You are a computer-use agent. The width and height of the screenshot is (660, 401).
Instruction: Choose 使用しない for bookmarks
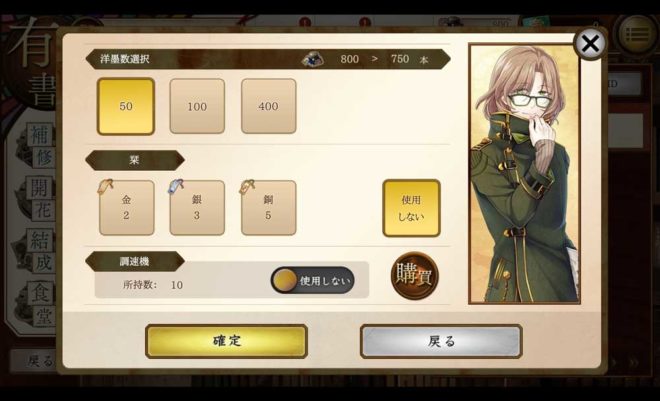click(x=411, y=208)
